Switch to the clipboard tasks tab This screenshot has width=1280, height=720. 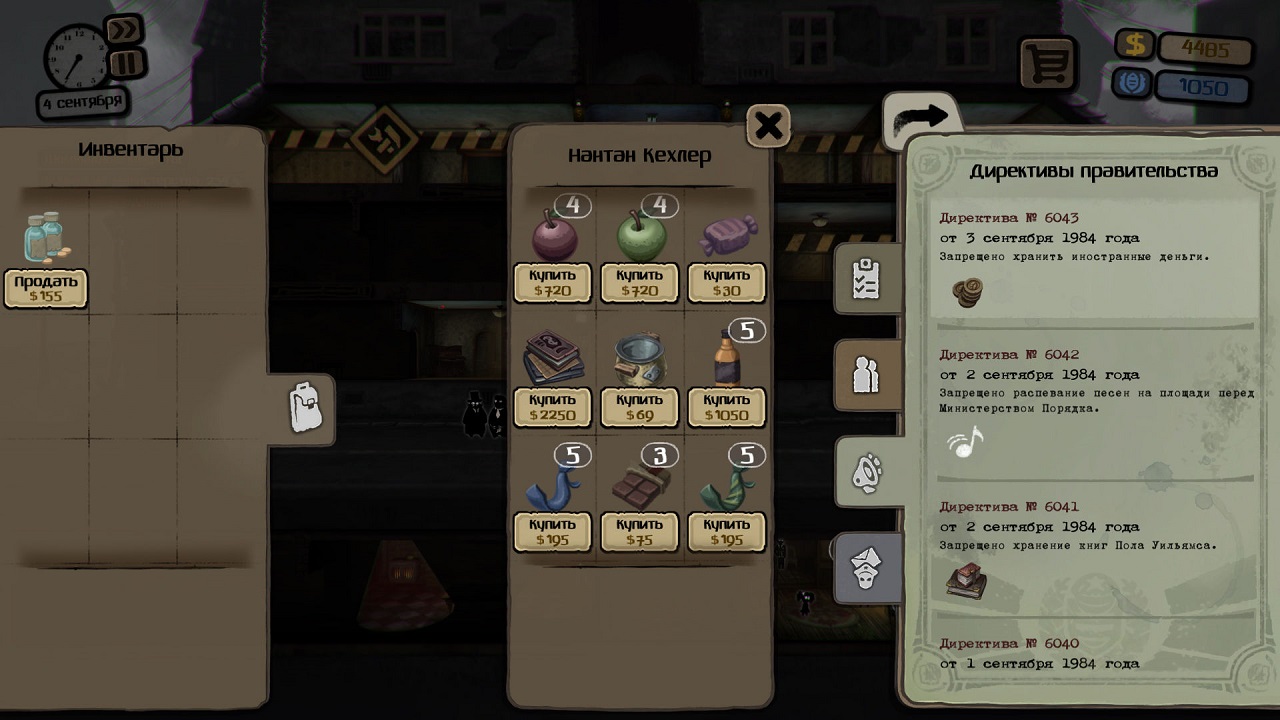point(866,281)
